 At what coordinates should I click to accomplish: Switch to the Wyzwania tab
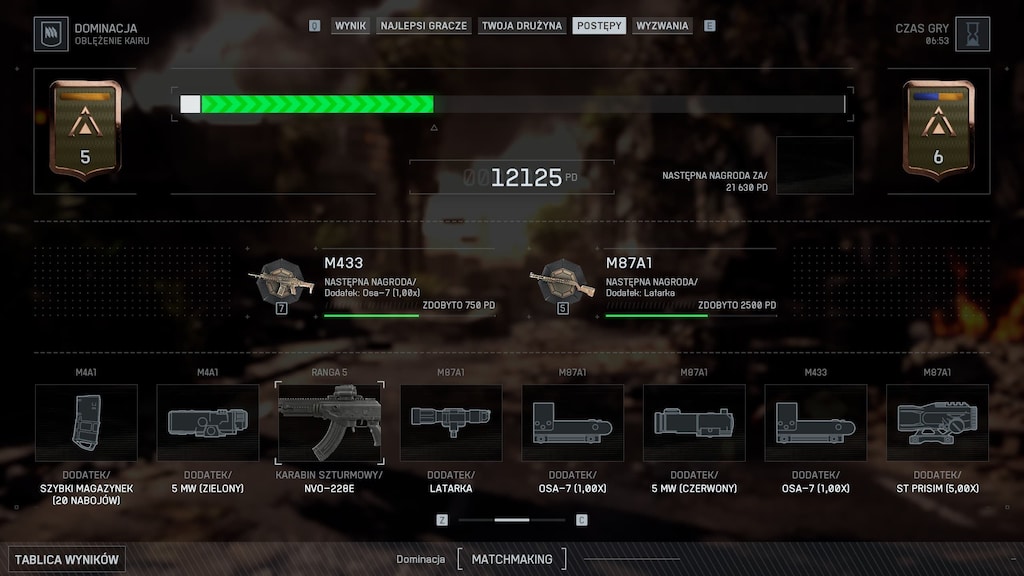pyautogui.click(x=662, y=25)
